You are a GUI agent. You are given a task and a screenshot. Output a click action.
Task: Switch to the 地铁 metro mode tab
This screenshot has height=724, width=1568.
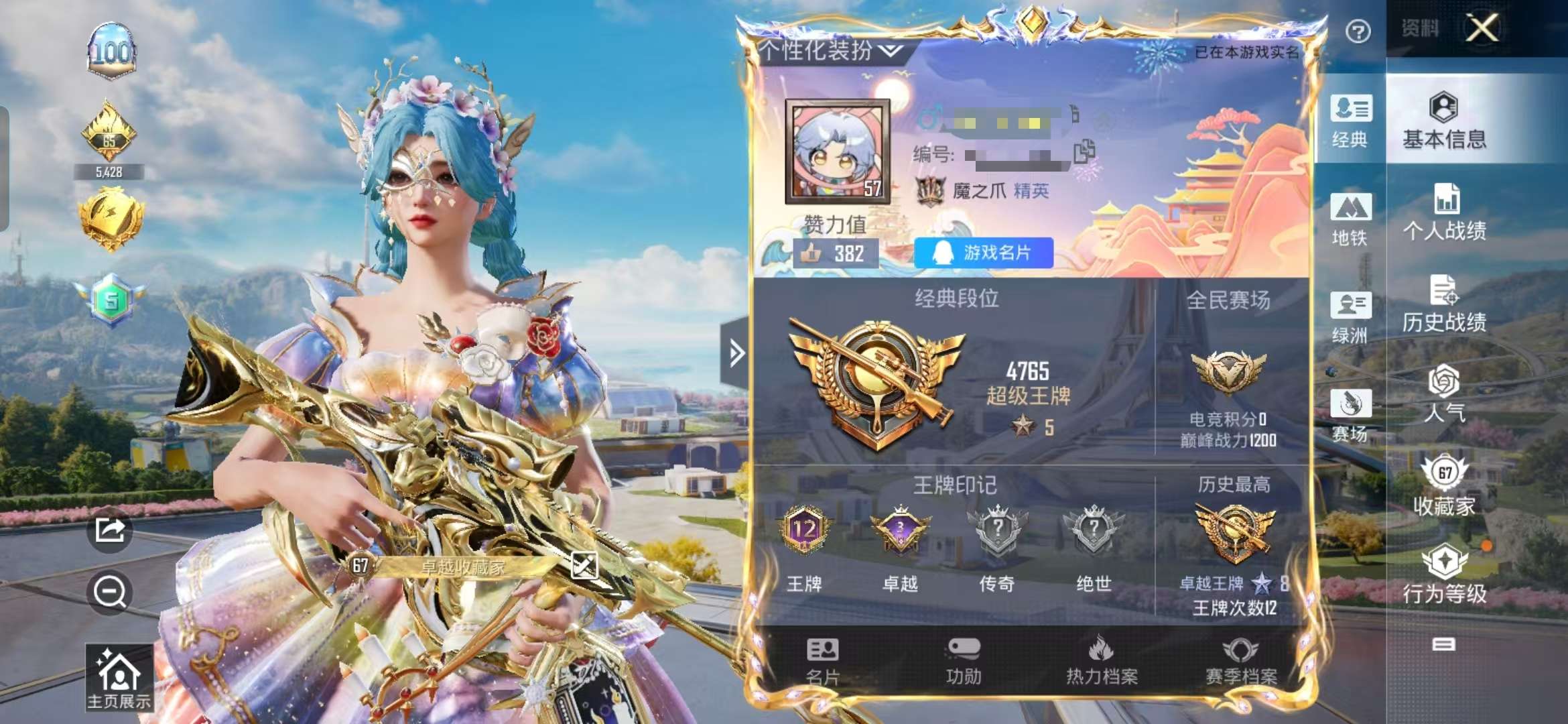[1350, 219]
